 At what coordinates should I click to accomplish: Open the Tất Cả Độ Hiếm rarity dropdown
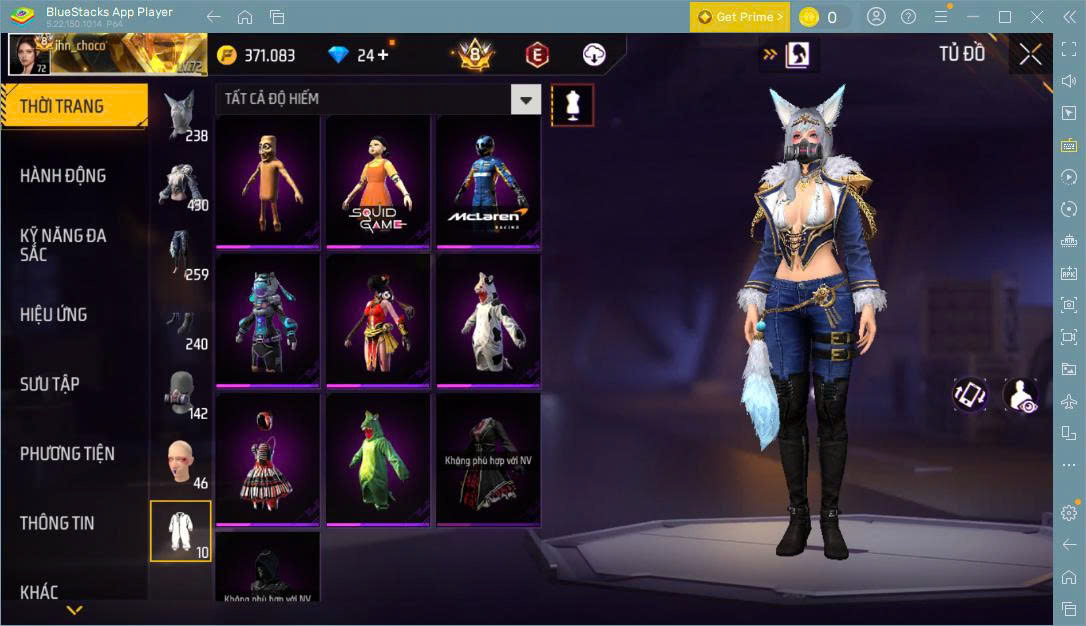click(x=525, y=99)
